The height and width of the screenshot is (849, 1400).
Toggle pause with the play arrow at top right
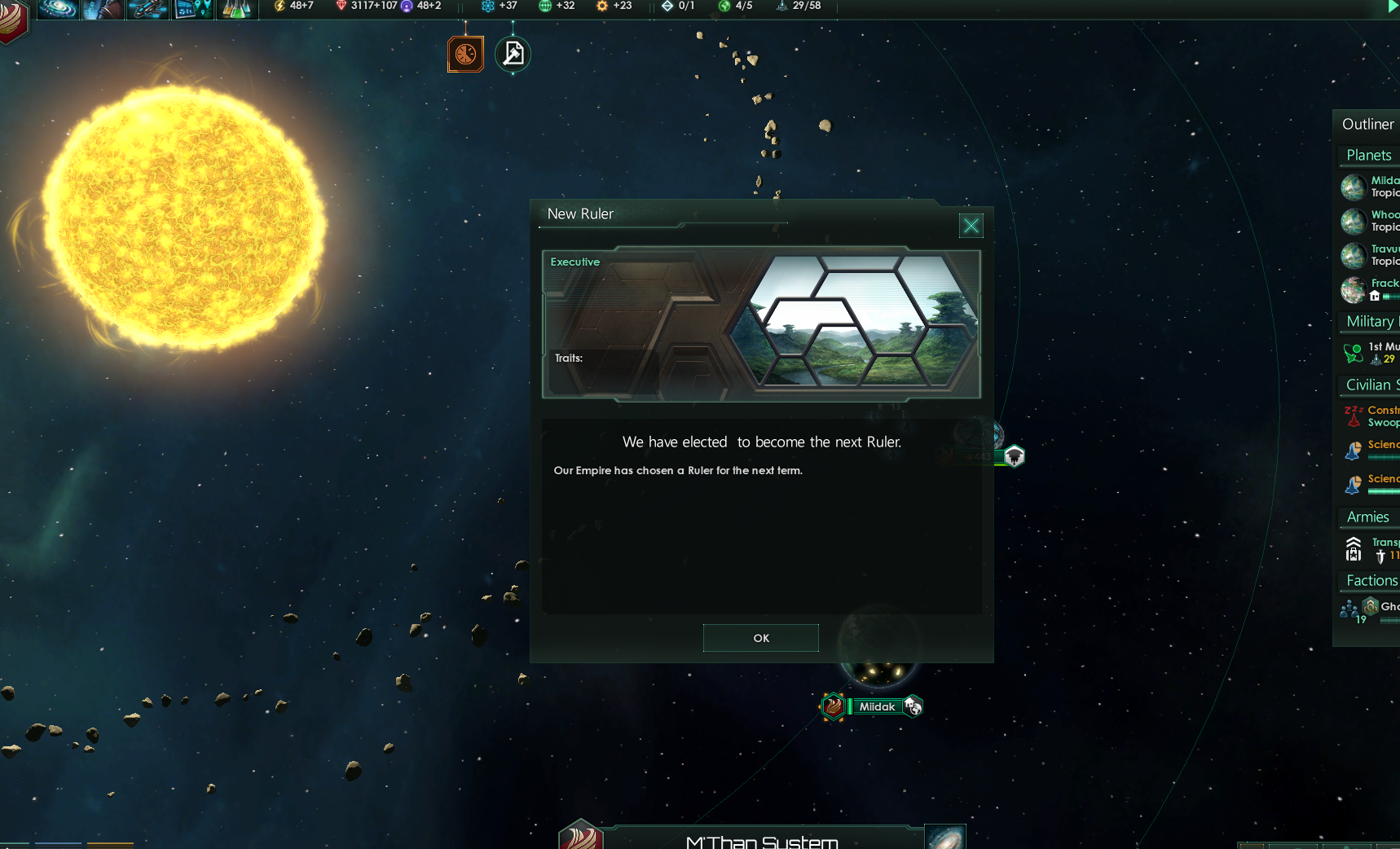point(1392,7)
